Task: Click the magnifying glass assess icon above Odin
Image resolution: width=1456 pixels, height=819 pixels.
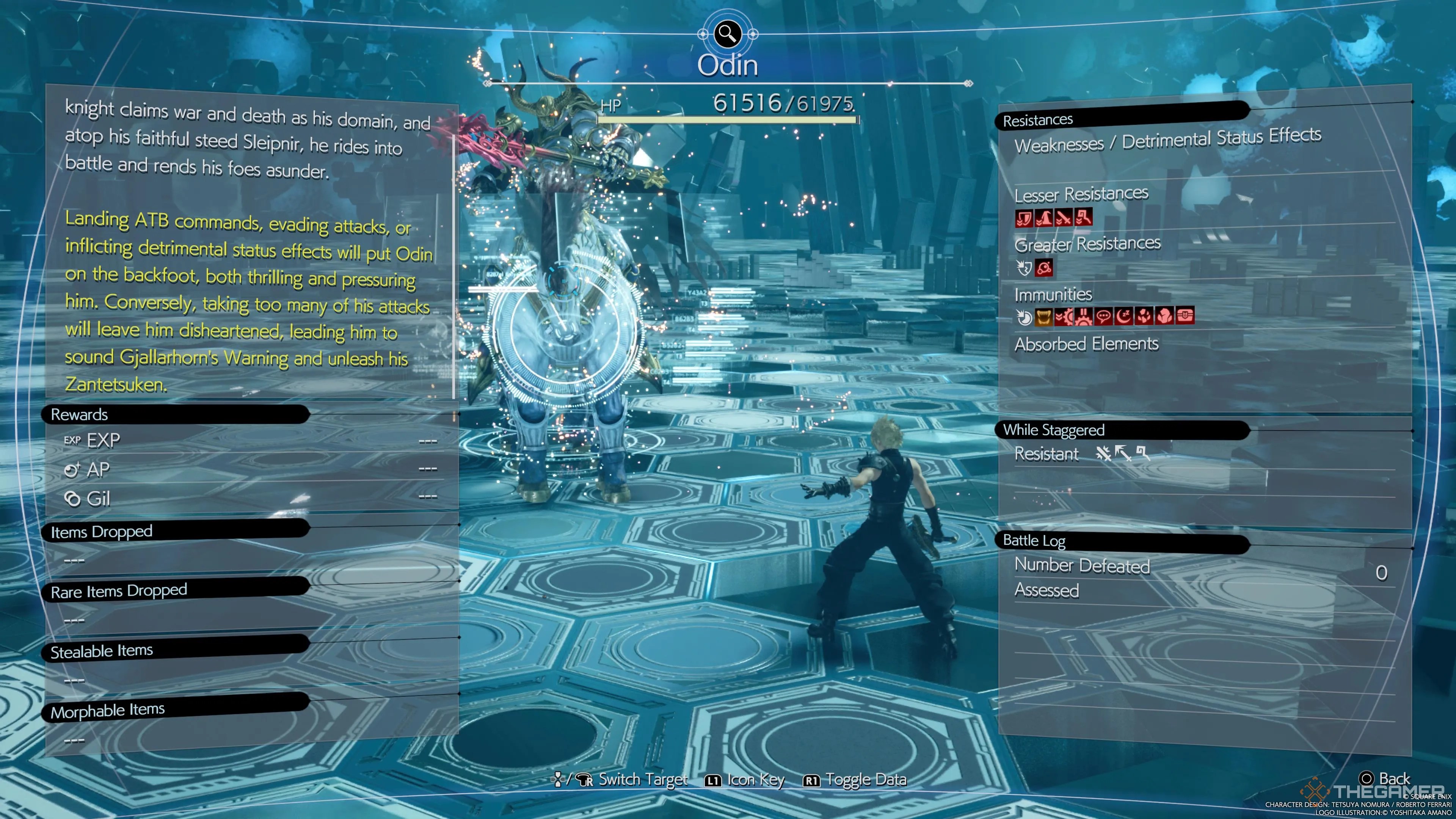Action: (x=728, y=35)
